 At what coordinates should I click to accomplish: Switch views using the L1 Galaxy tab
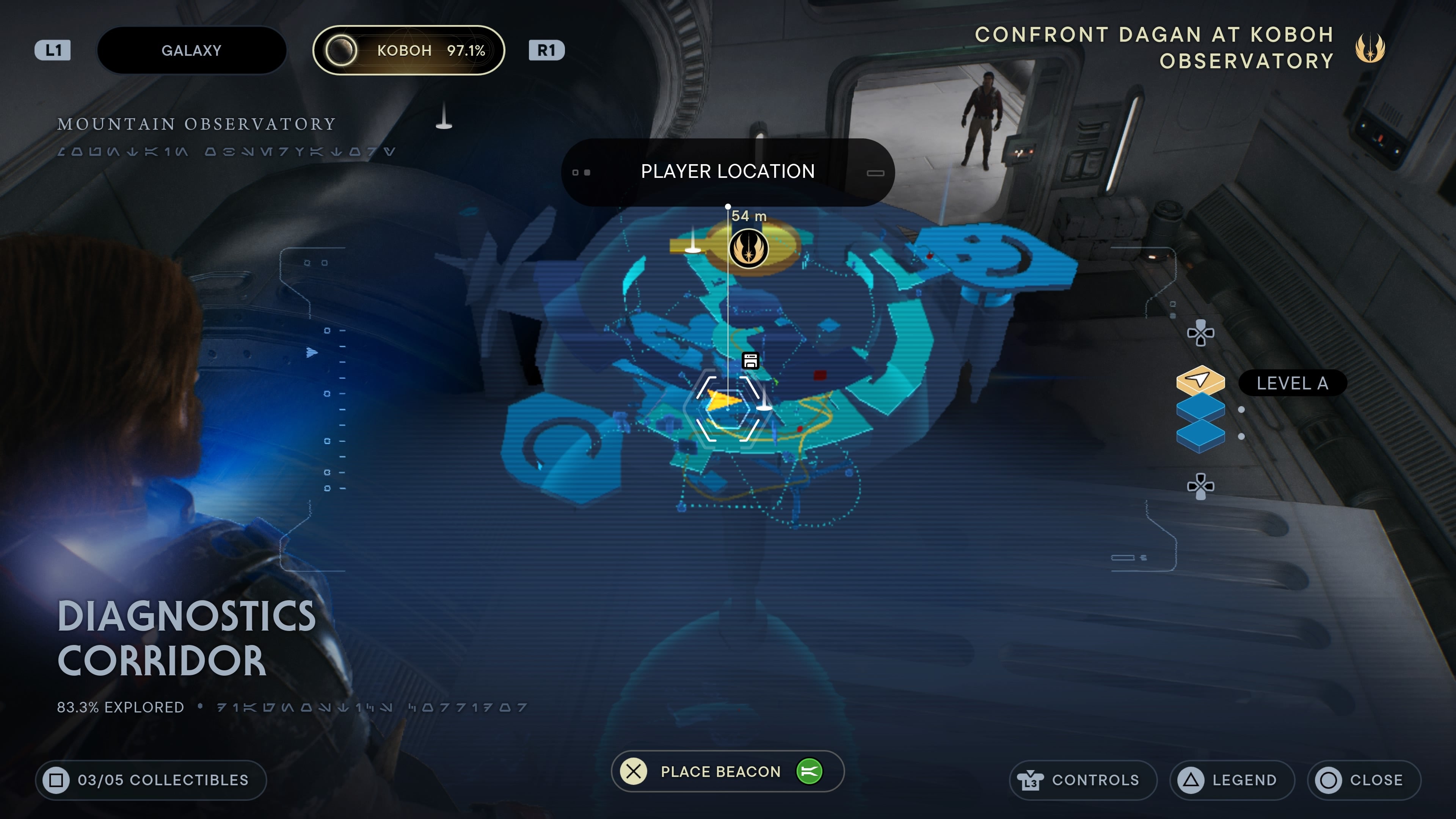point(192,50)
